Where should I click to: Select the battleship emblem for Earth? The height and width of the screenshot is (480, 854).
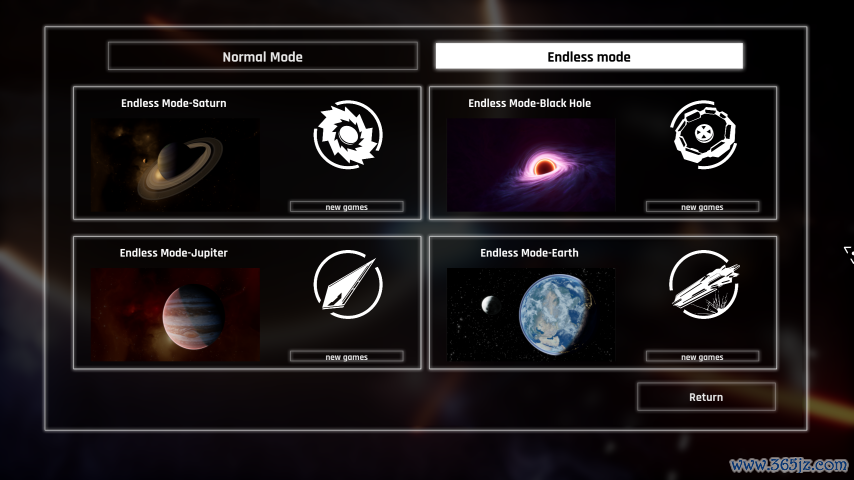pos(704,284)
